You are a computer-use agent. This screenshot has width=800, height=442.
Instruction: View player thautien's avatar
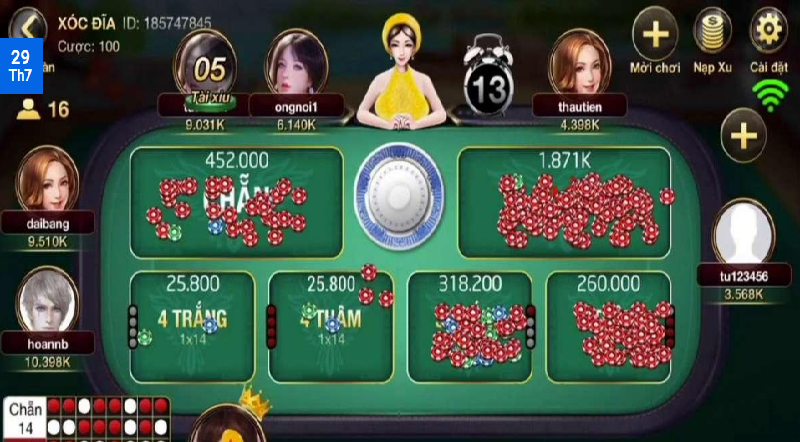(x=580, y=62)
